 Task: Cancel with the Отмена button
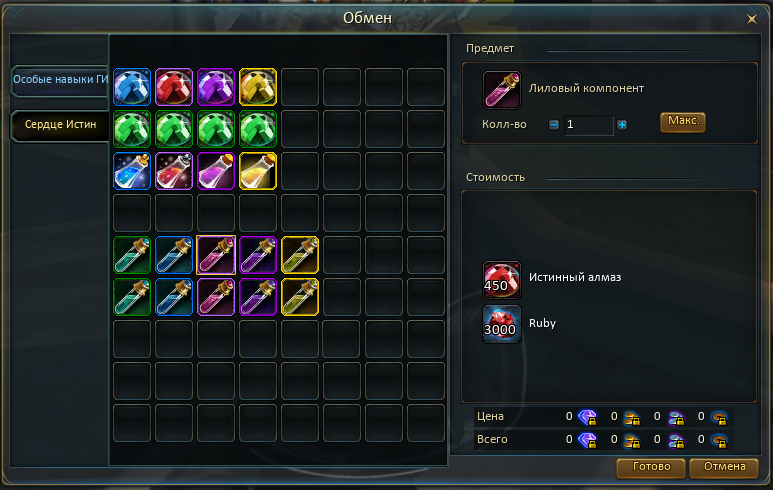(x=724, y=467)
